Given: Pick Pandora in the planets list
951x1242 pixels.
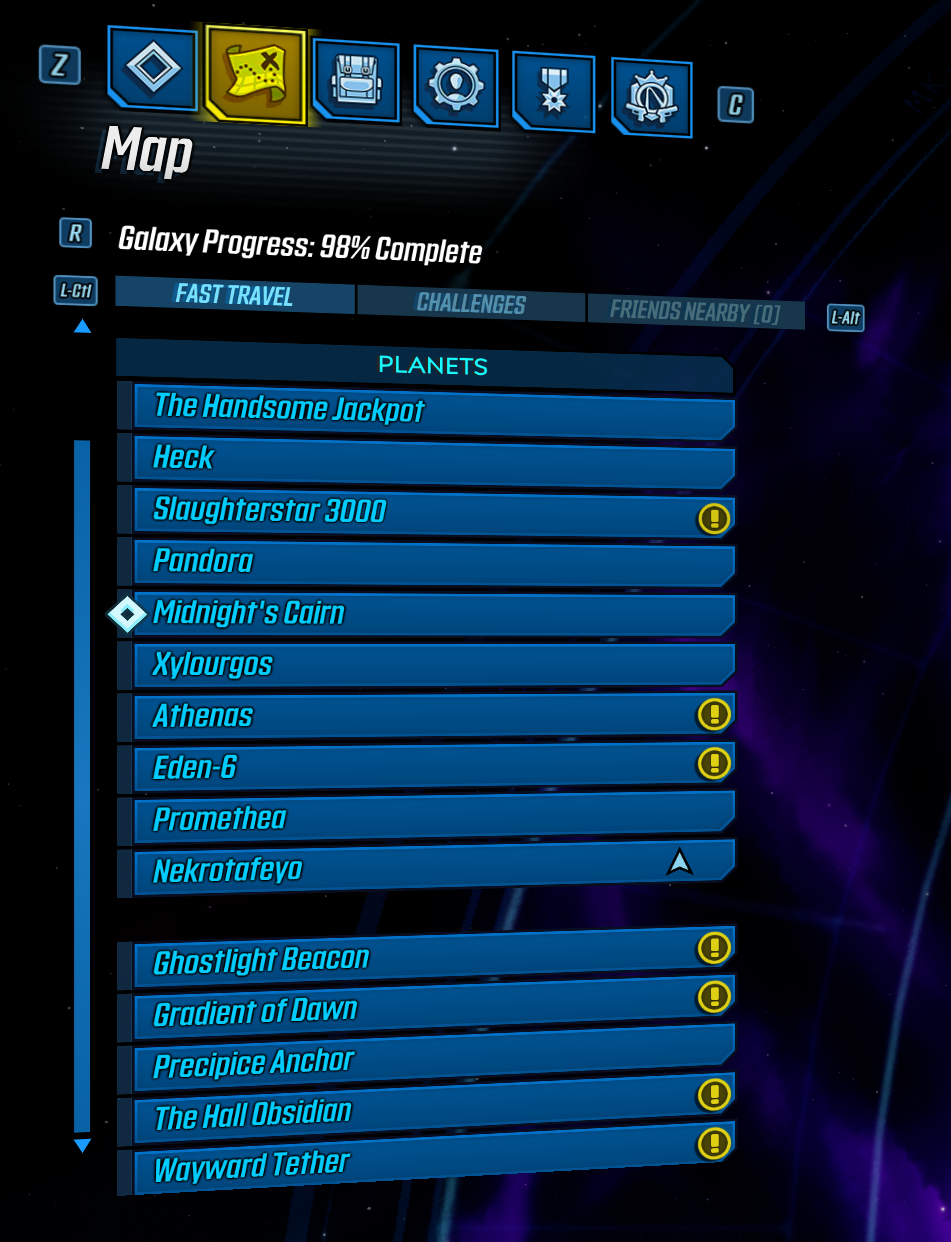Looking at the screenshot, I should point(433,563).
